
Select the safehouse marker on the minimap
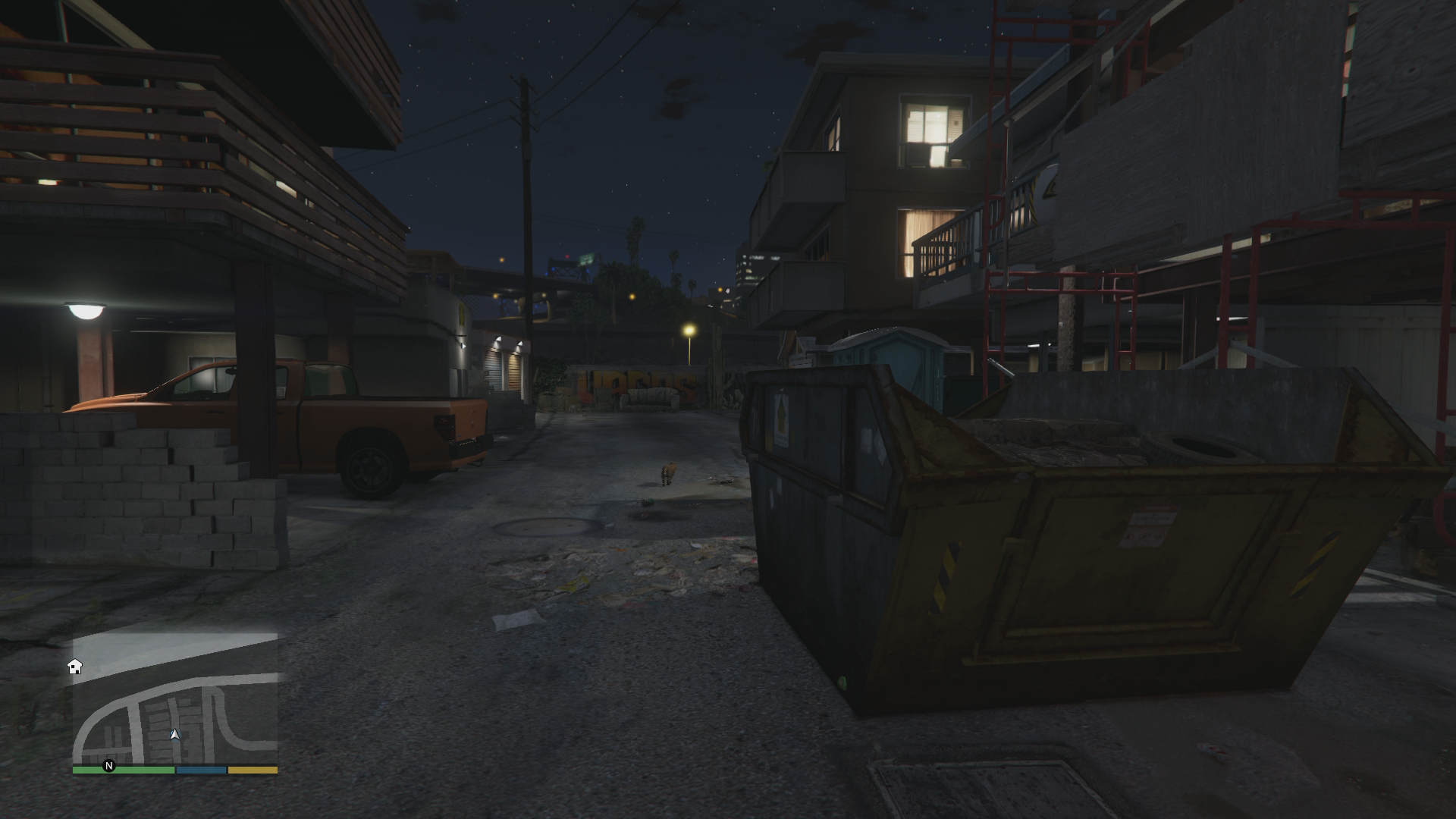click(x=75, y=667)
